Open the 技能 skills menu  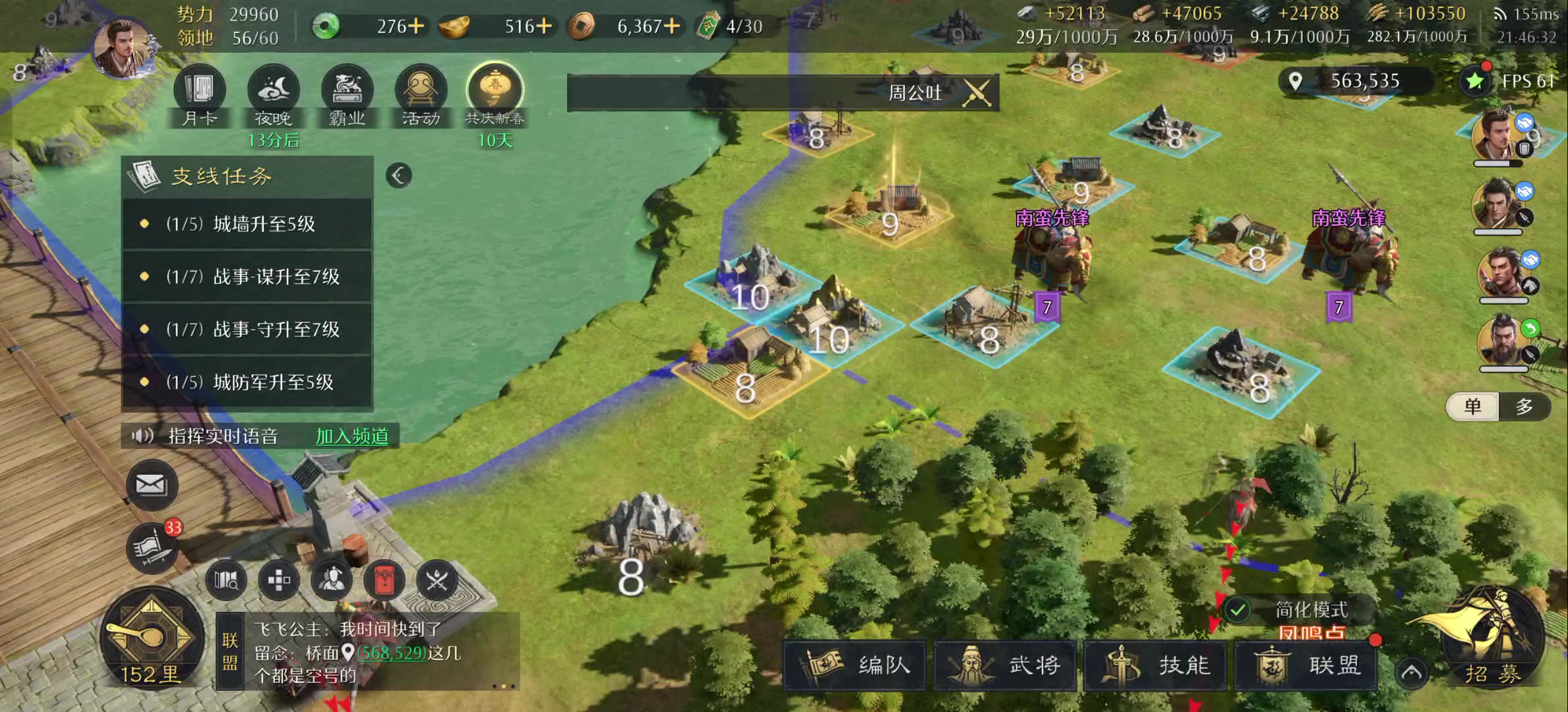click(x=1157, y=665)
